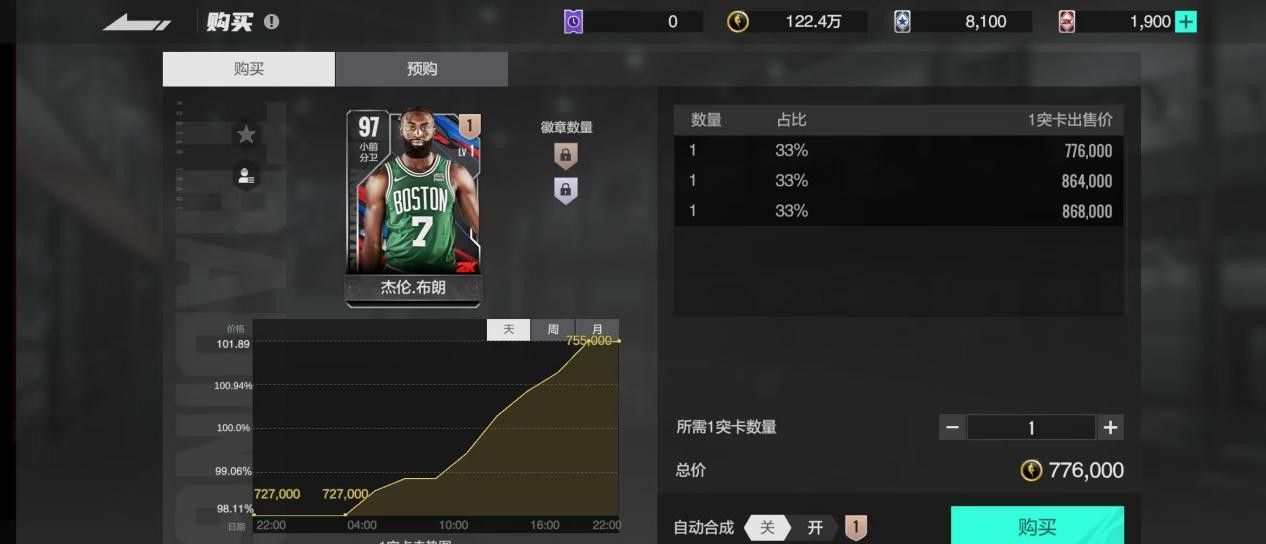Open the info tooltip next to 购买 title
Image resolution: width=1266 pixels, height=544 pixels.
tap(272, 22)
